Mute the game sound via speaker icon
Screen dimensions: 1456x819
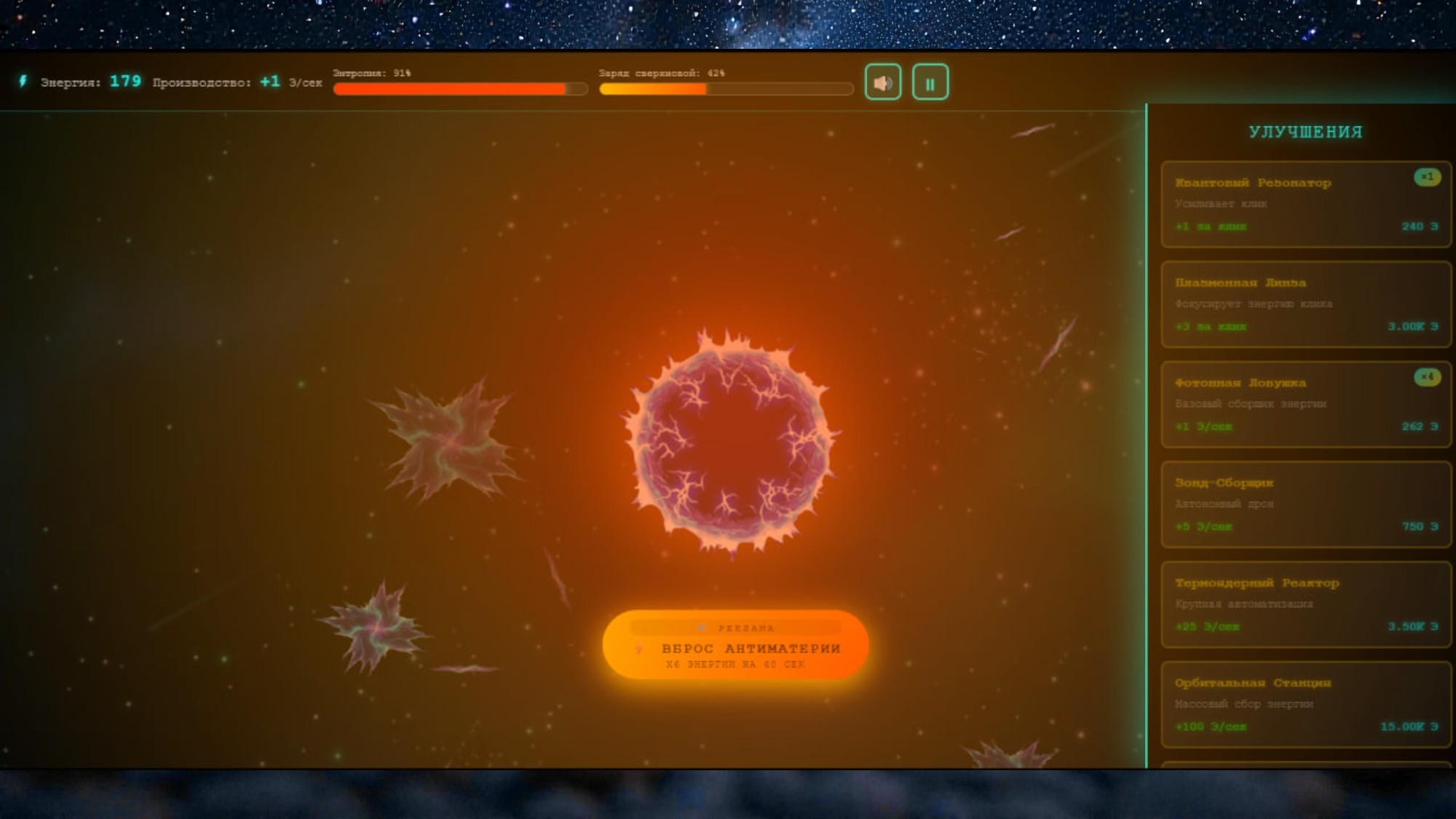pos(883,82)
